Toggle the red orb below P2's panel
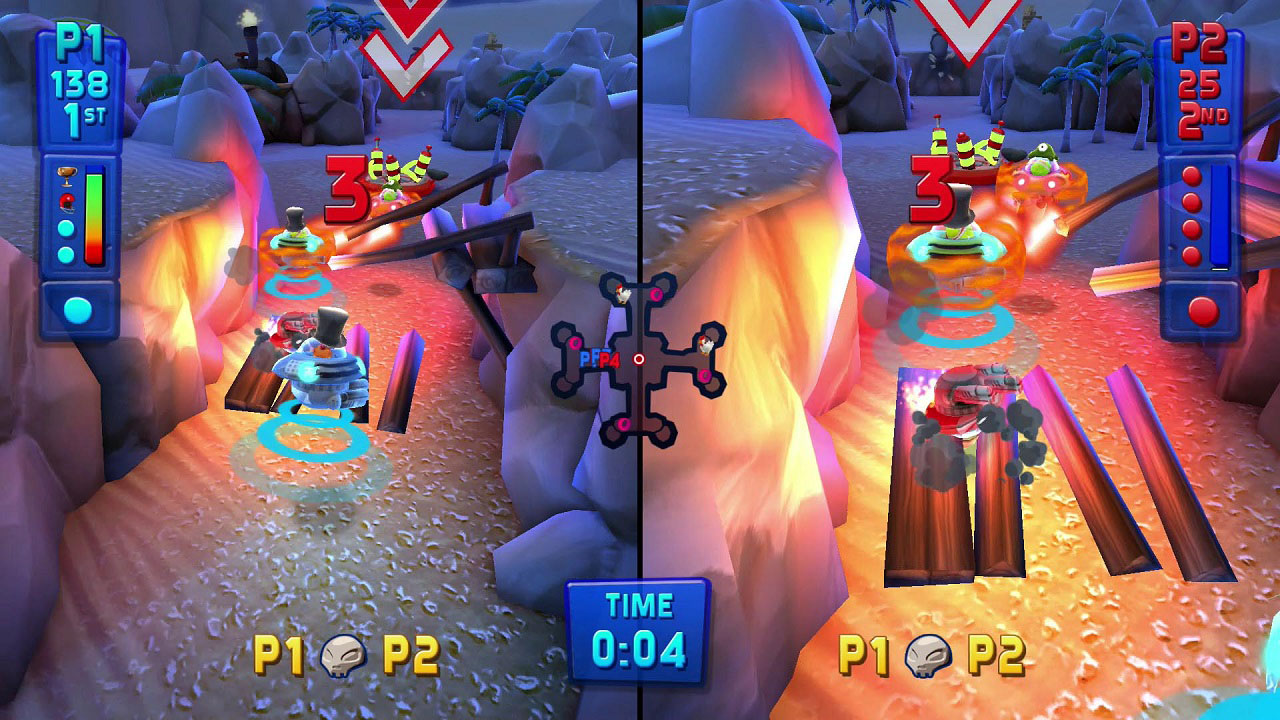 coord(1203,308)
